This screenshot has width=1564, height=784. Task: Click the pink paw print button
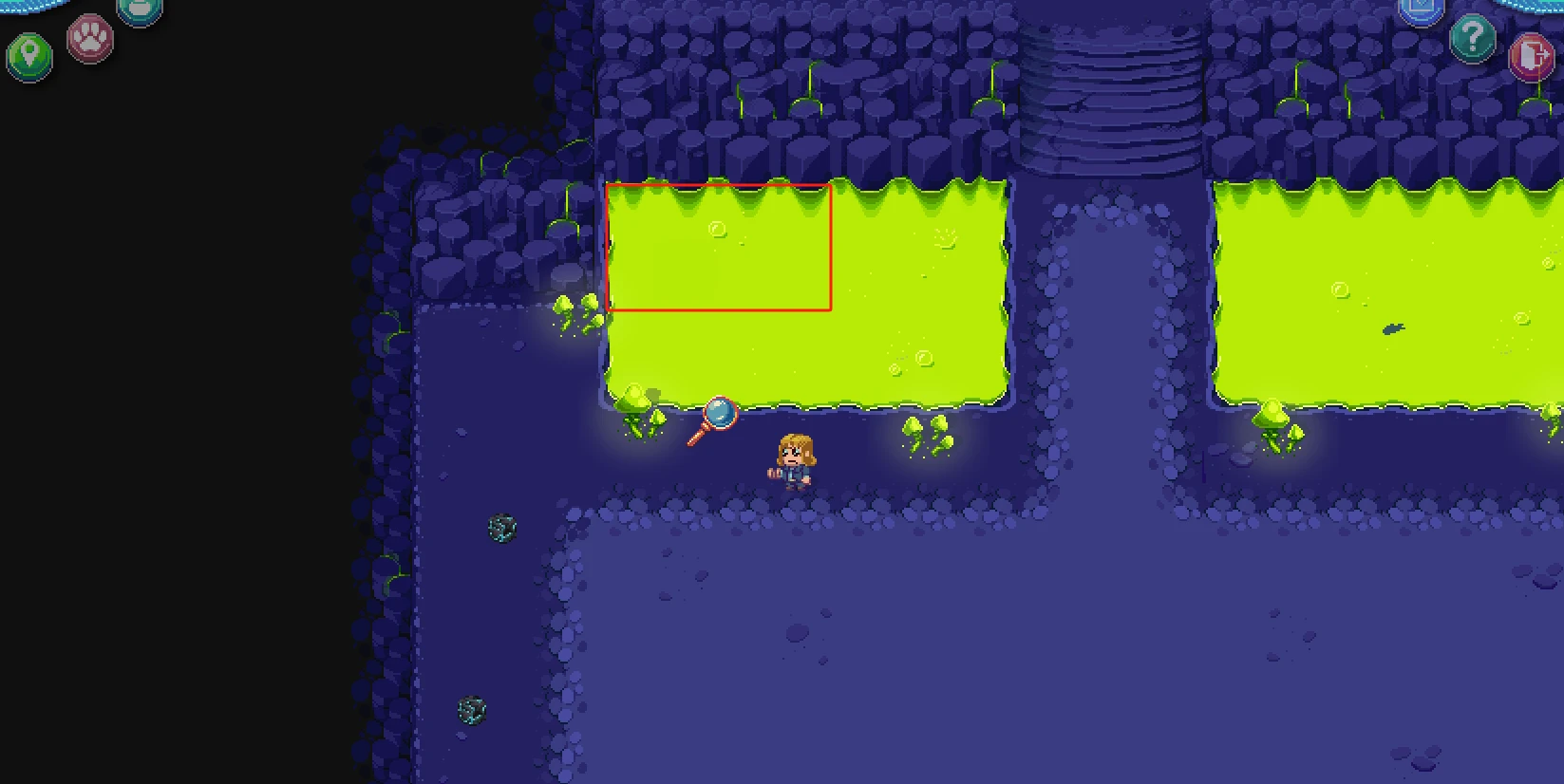pos(90,38)
